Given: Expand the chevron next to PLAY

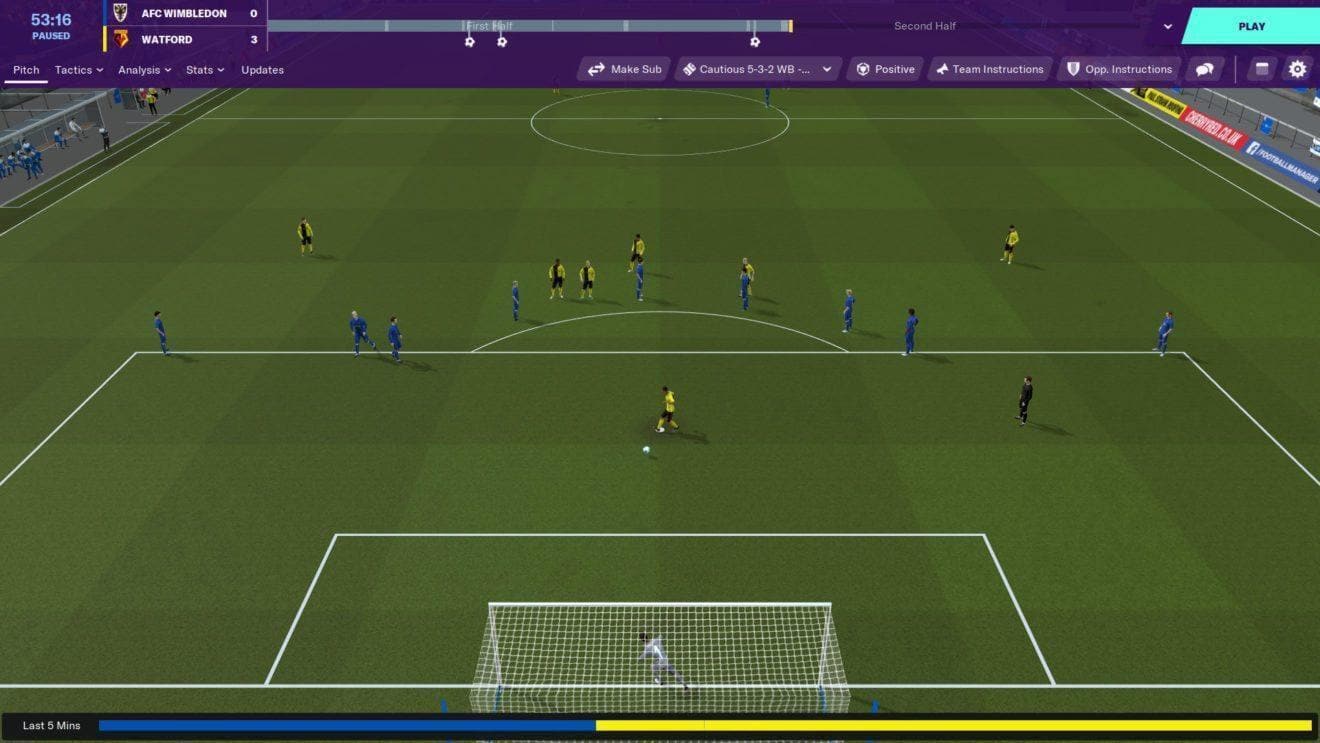Looking at the screenshot, I should [1167, 26].
